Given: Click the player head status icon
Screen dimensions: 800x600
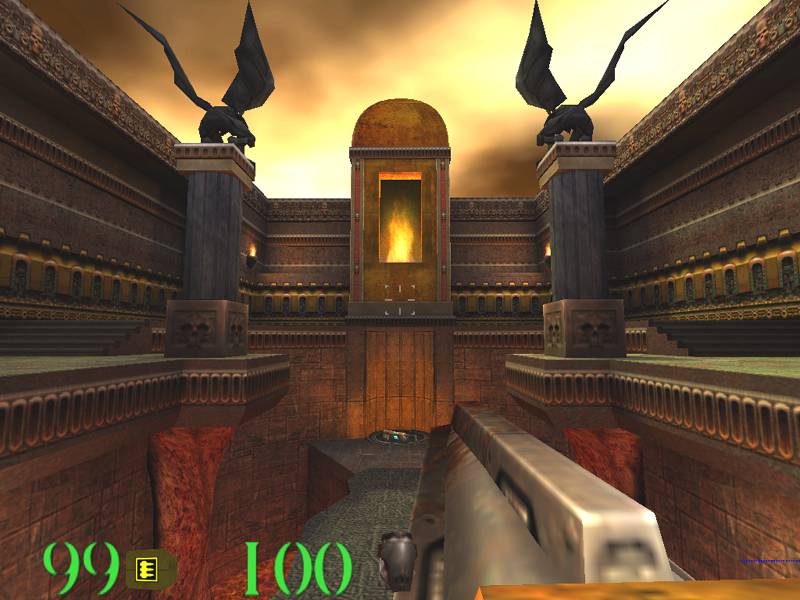Looking at the screenshot, I should pos(396,561).
